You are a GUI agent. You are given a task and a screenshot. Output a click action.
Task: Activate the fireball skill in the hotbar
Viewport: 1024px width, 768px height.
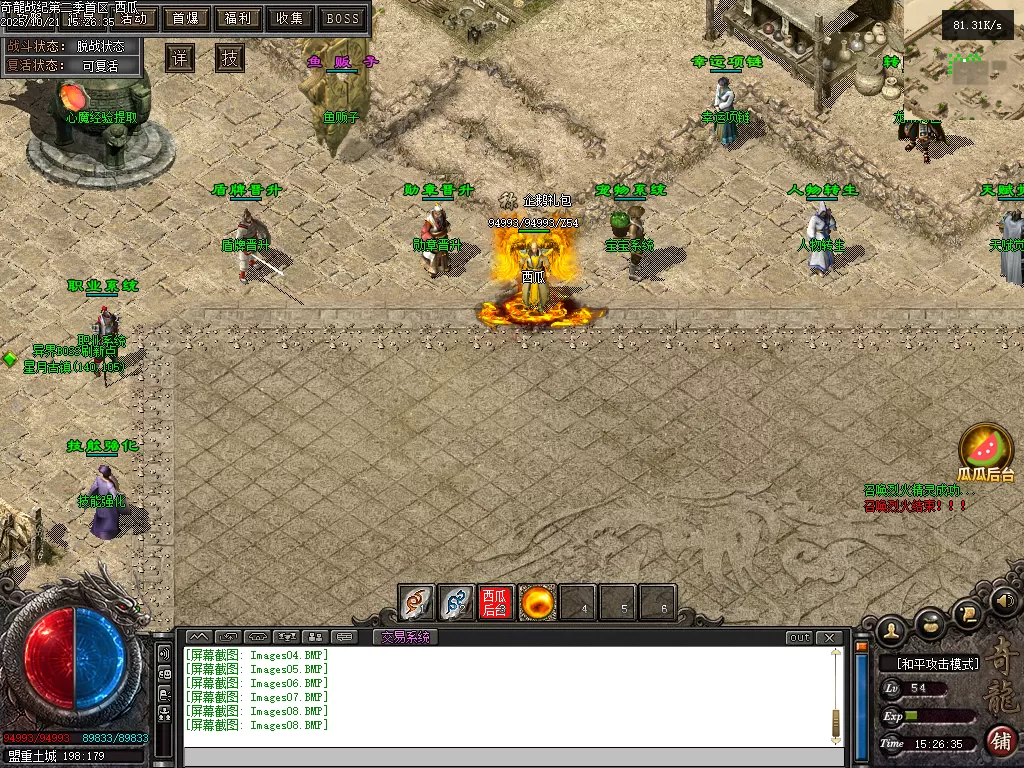(537, 603)
